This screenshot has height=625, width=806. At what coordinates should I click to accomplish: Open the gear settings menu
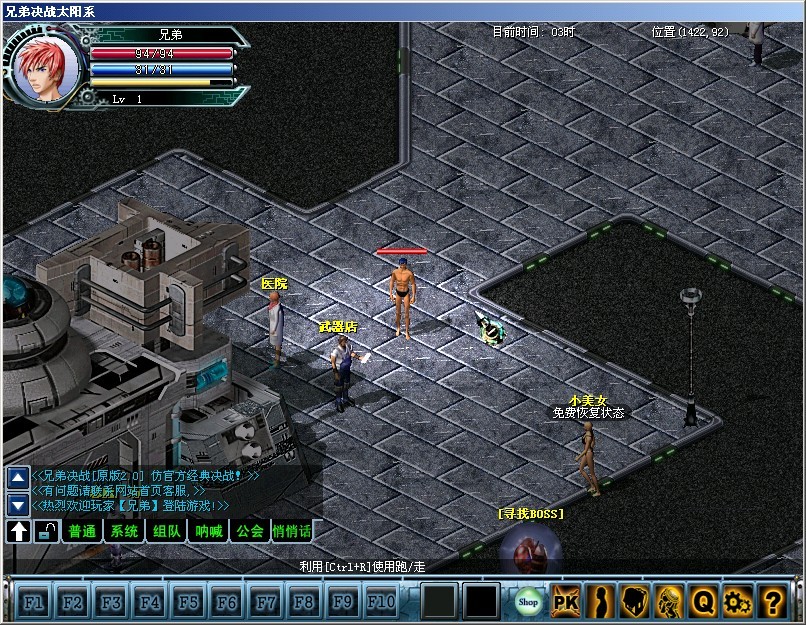738,601
